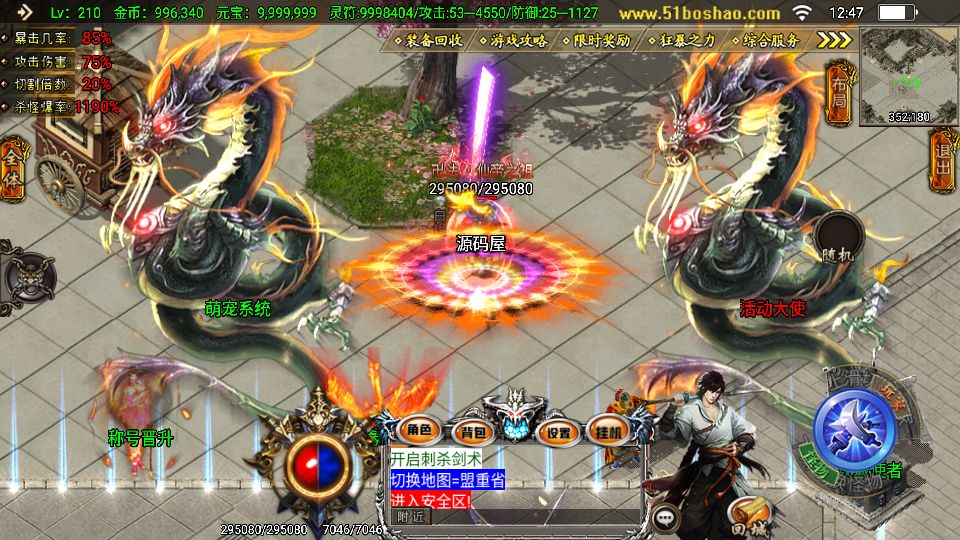Activate the 随机 random teleport button
This screenshot has height=540, width=960.
pos(838,240)
